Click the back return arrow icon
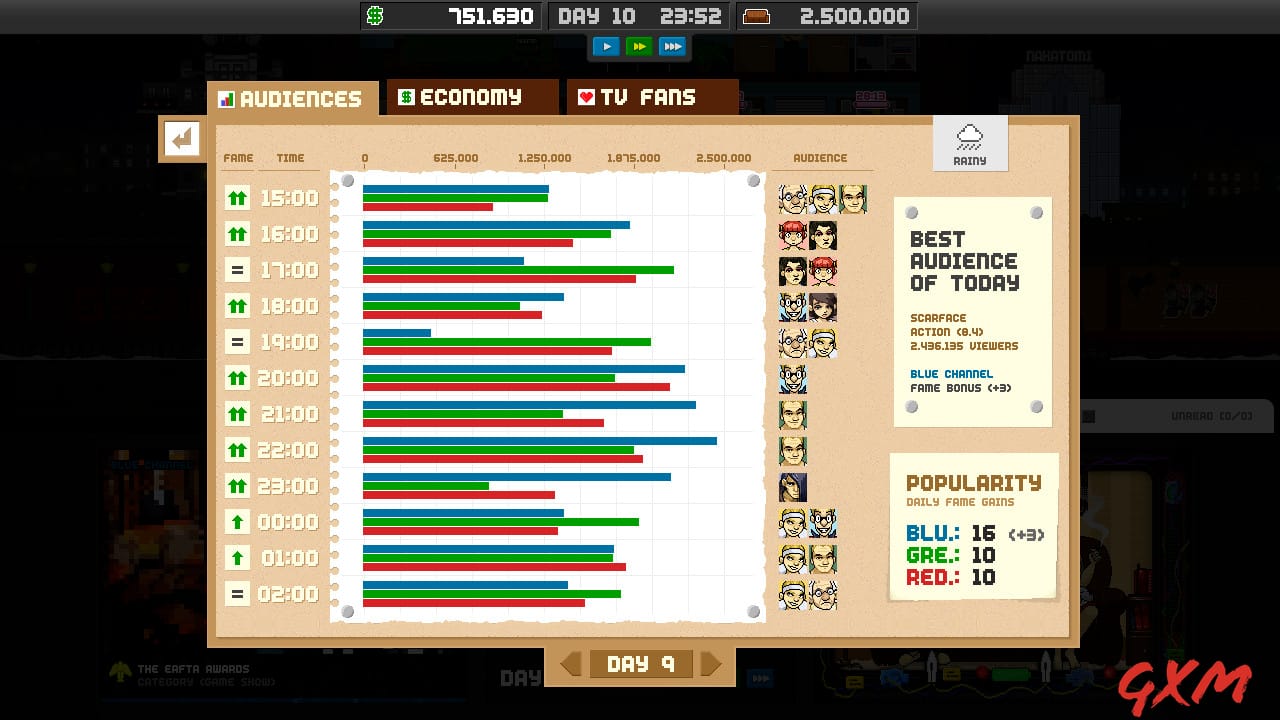Viewport: 1280px width, 720px height. 182,139
